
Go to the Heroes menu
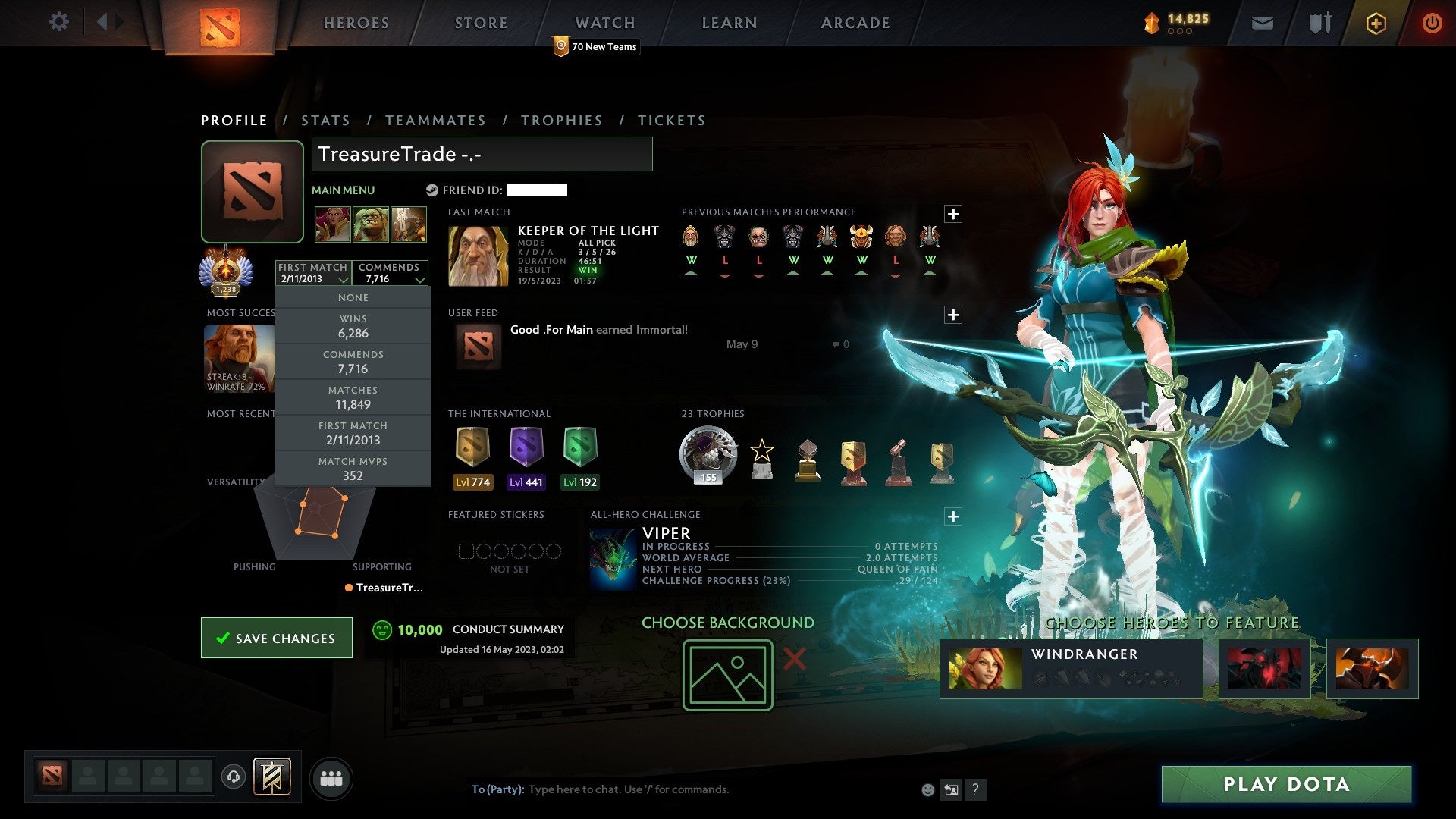pos(356,23)
